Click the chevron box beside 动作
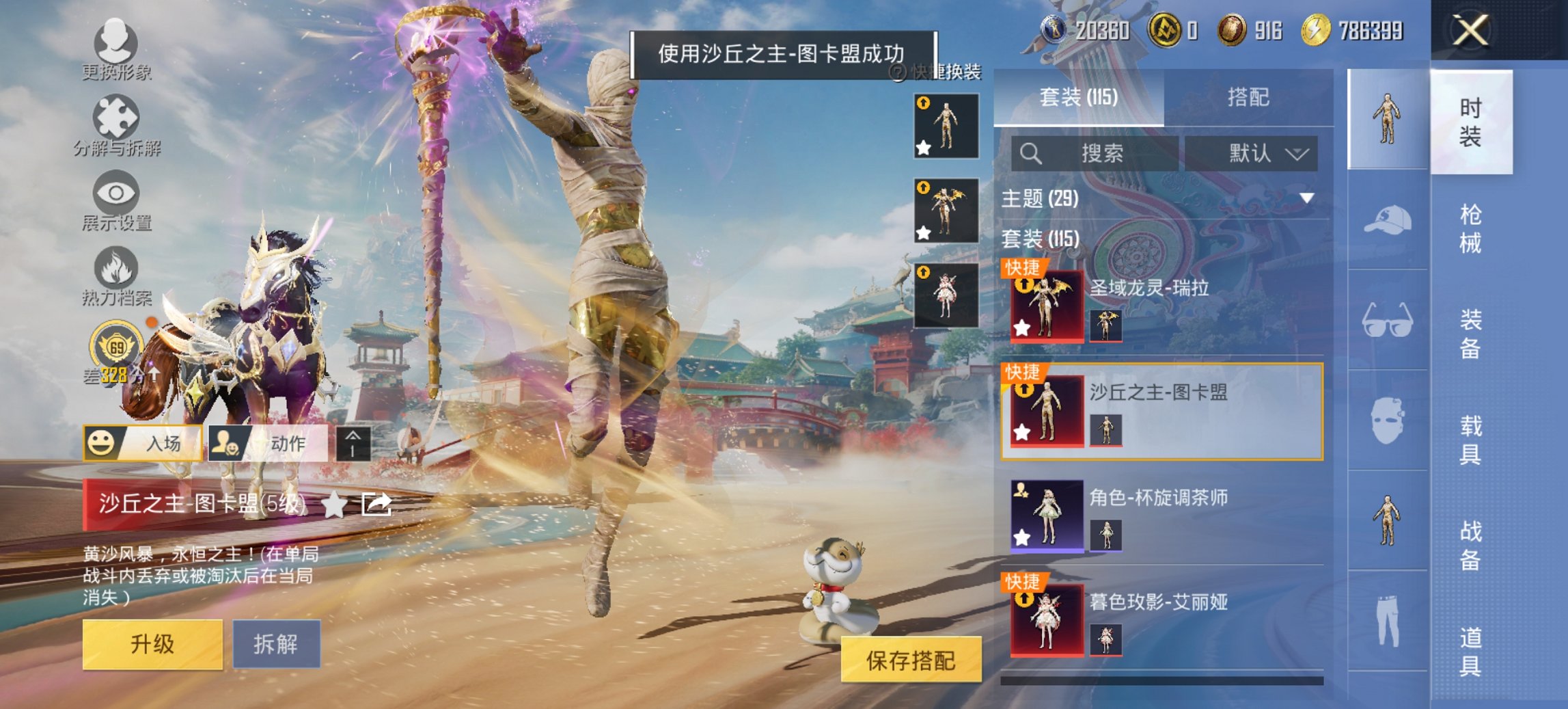 [353, 443]
